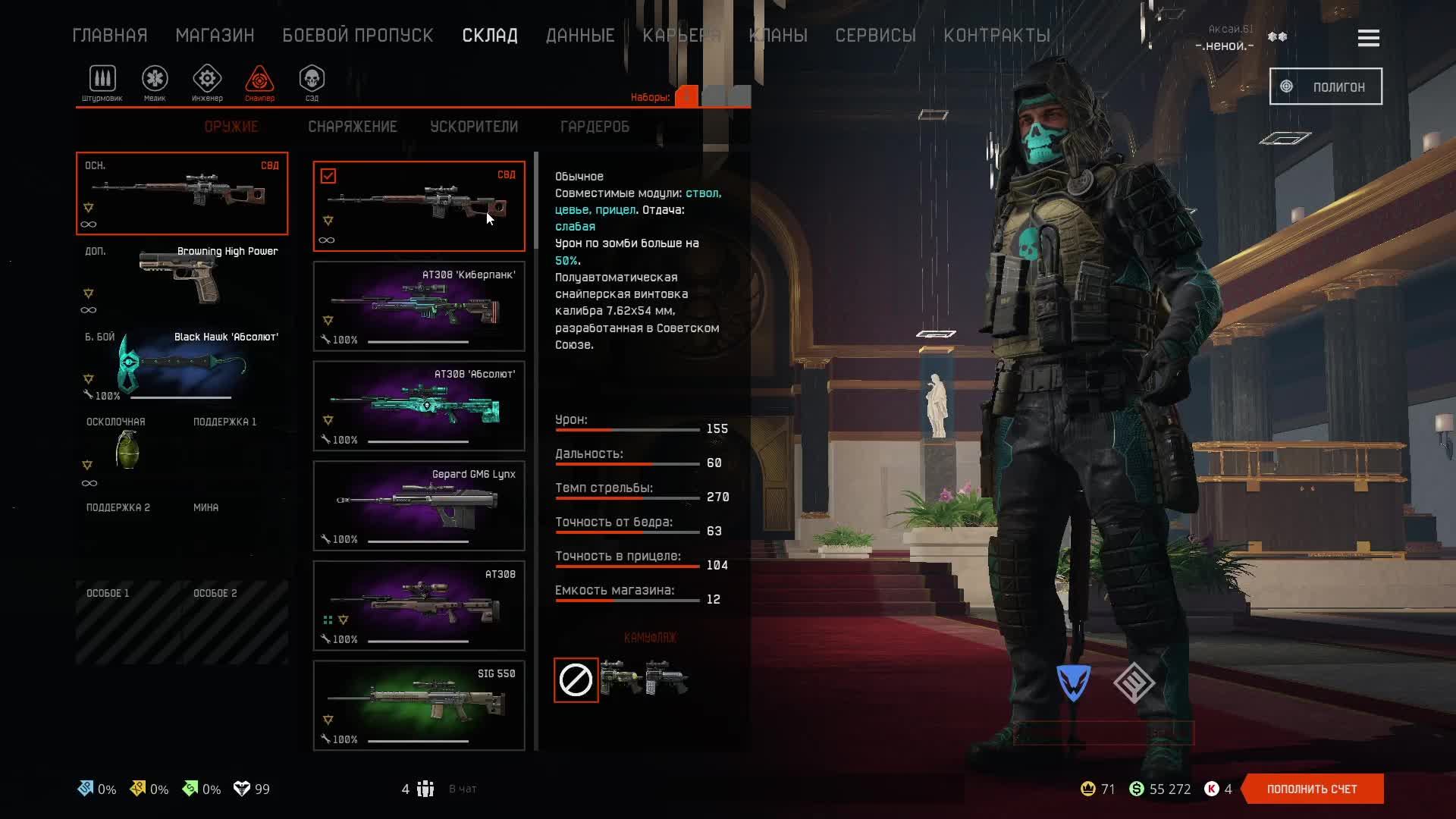Select the Black Hawk 'Абсолют' melee slot
This screenshot has height=819, width=1456.
click(182, 365)
